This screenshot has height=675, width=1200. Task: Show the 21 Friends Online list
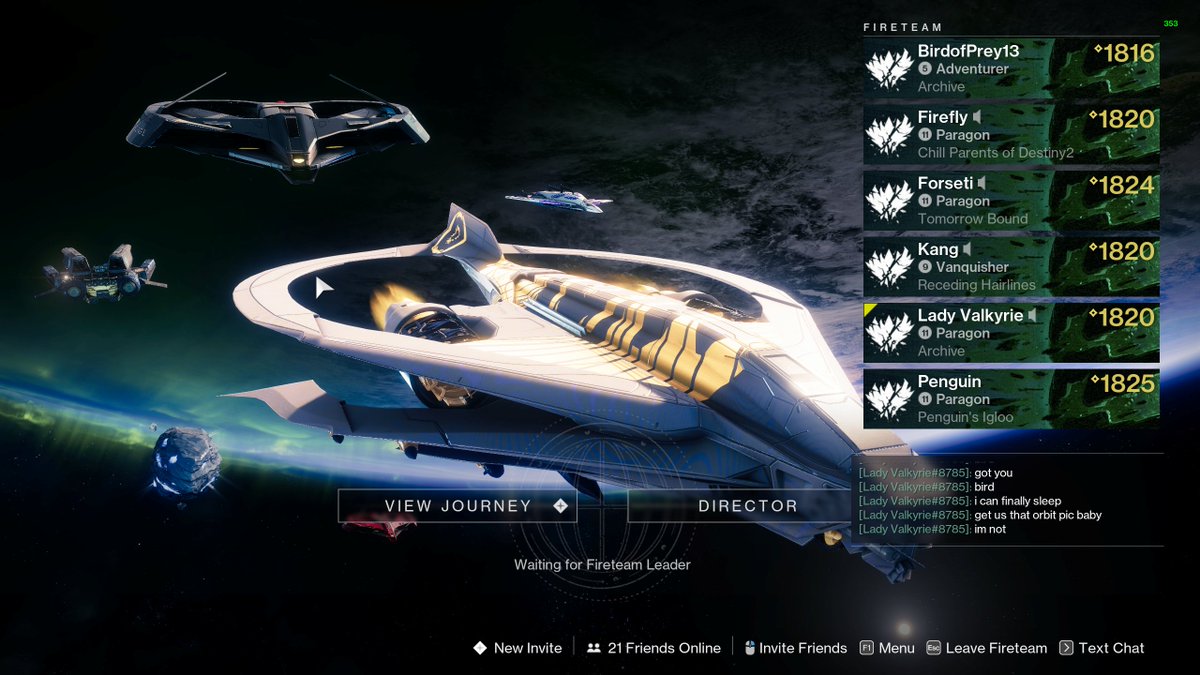(654, 648)
